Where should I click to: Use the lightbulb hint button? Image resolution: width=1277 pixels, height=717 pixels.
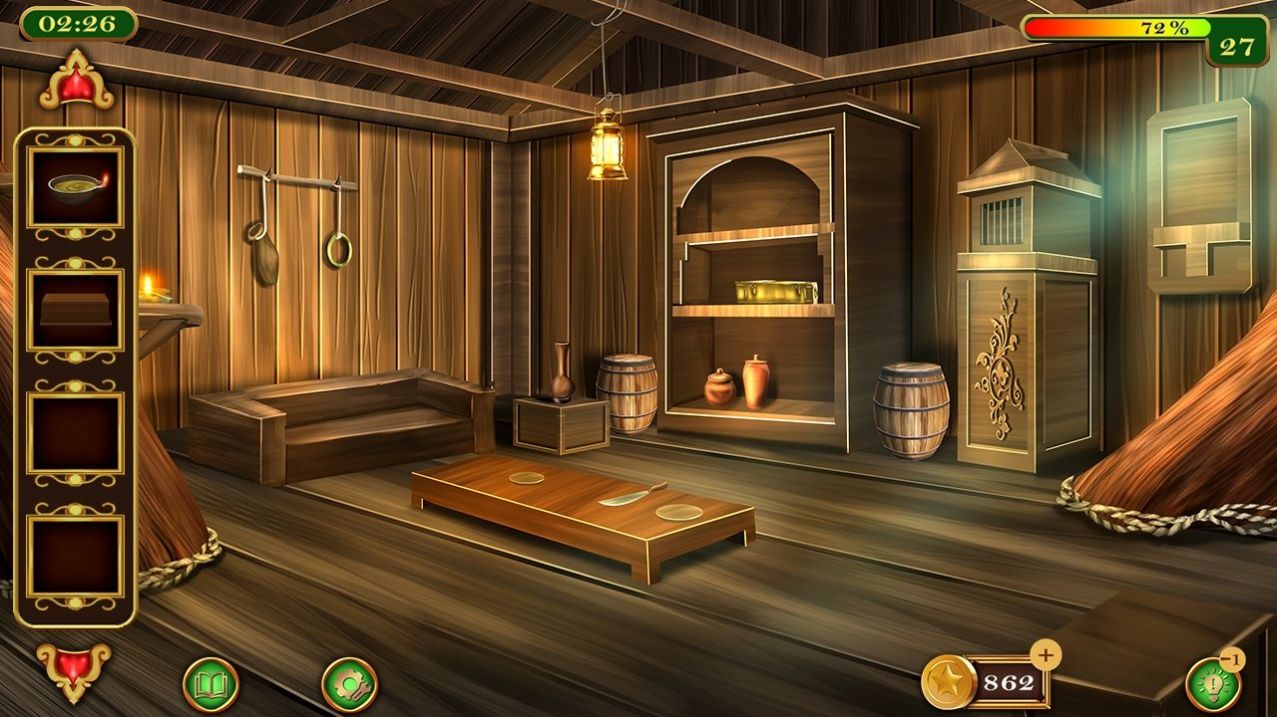pyautogui.click(x=1213, y=685)
